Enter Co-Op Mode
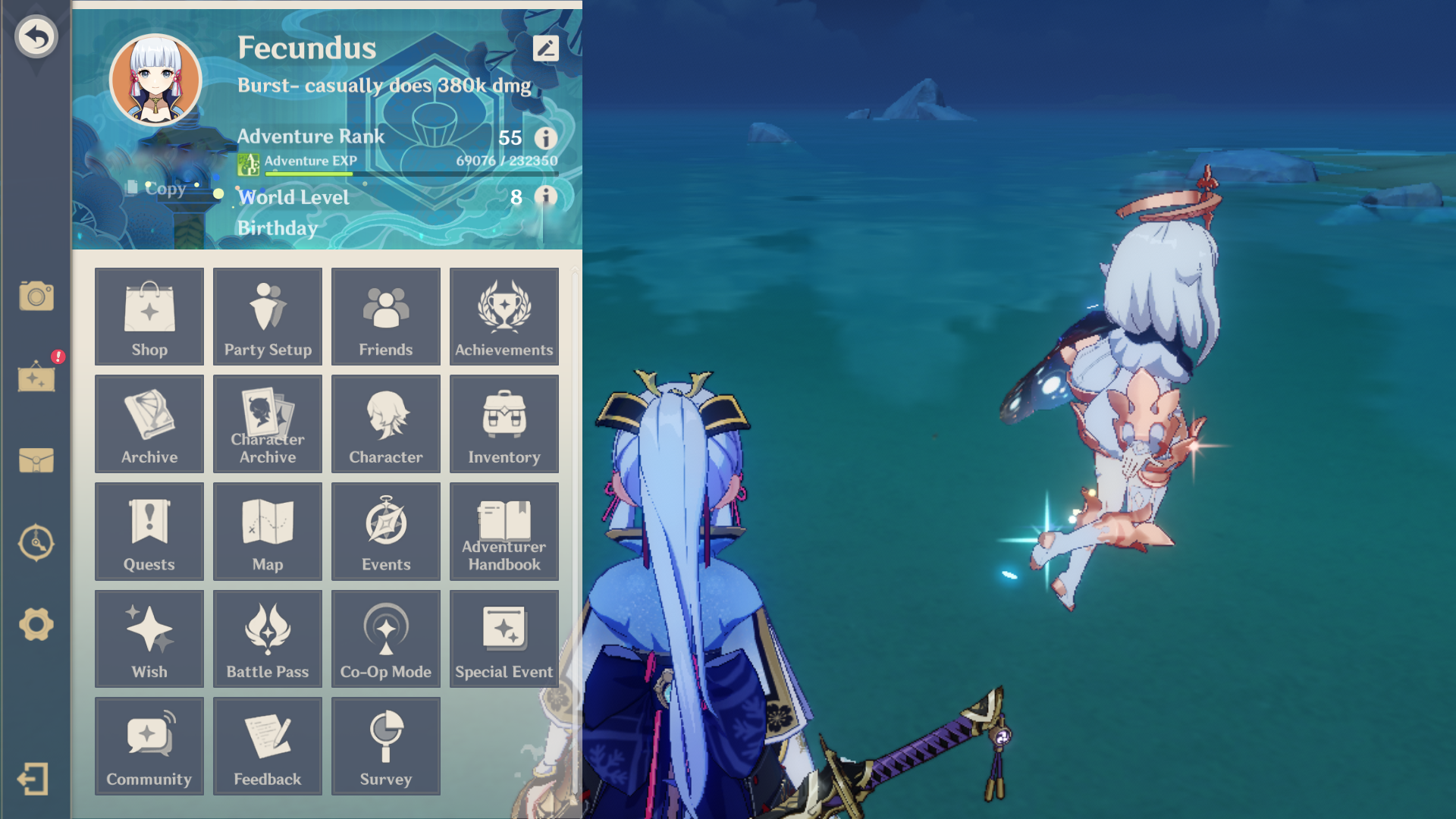This screenshot has height=819, width=1456. click(385, 639)
